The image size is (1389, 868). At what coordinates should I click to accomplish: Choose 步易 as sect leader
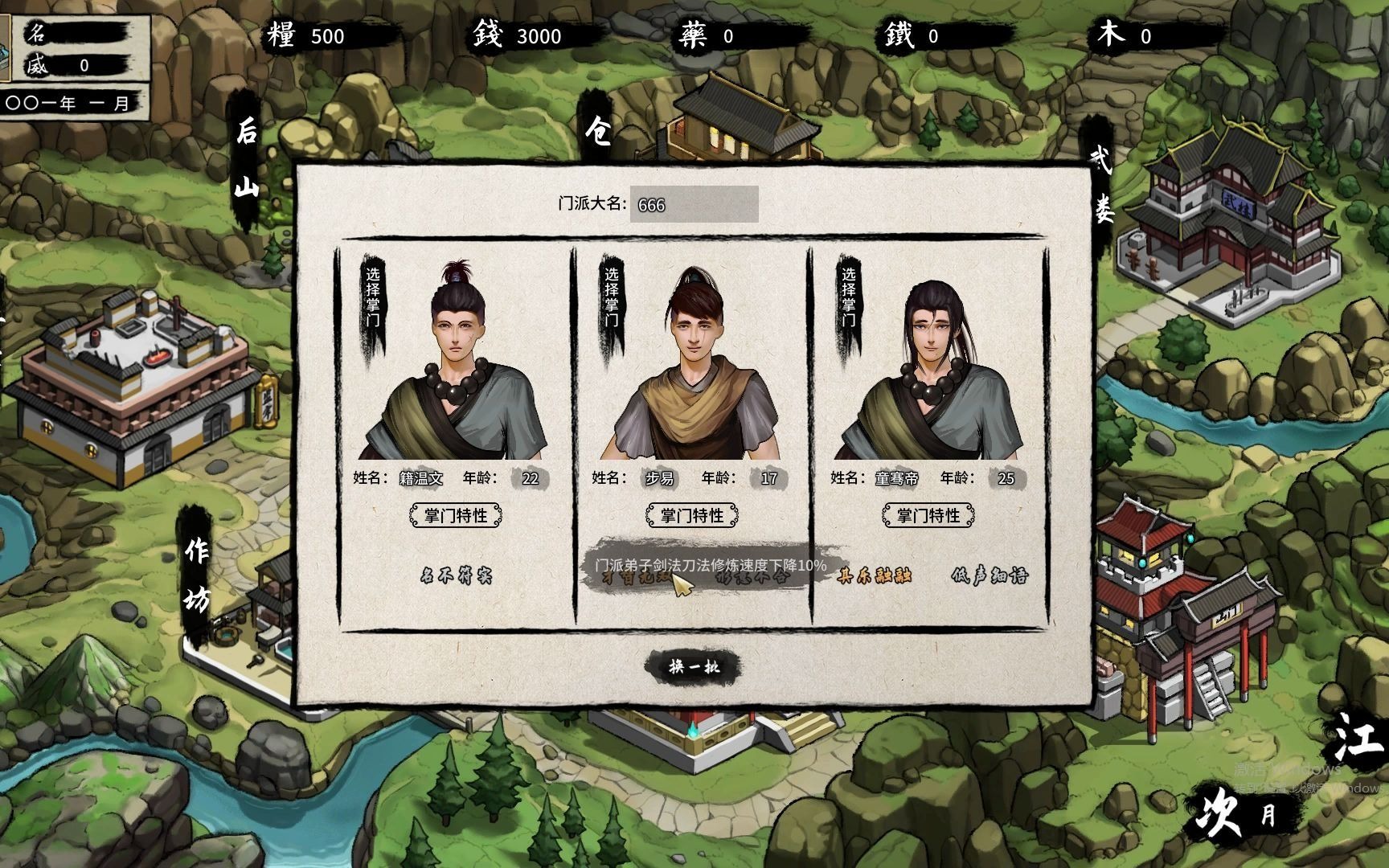pyautogui.click(x=612, y=298)
